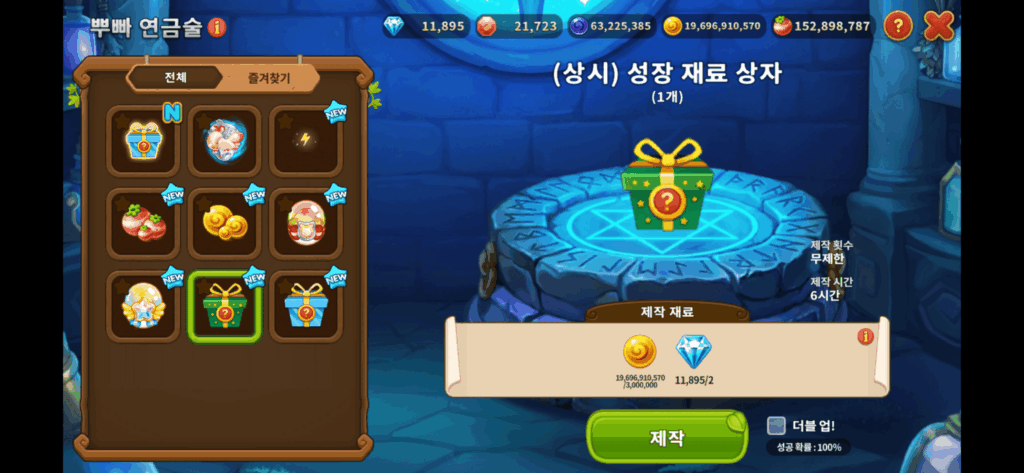This screenshot has width=1024, height=473.
Task: Tap the diamond crafting material
Action: coord(693,353)
